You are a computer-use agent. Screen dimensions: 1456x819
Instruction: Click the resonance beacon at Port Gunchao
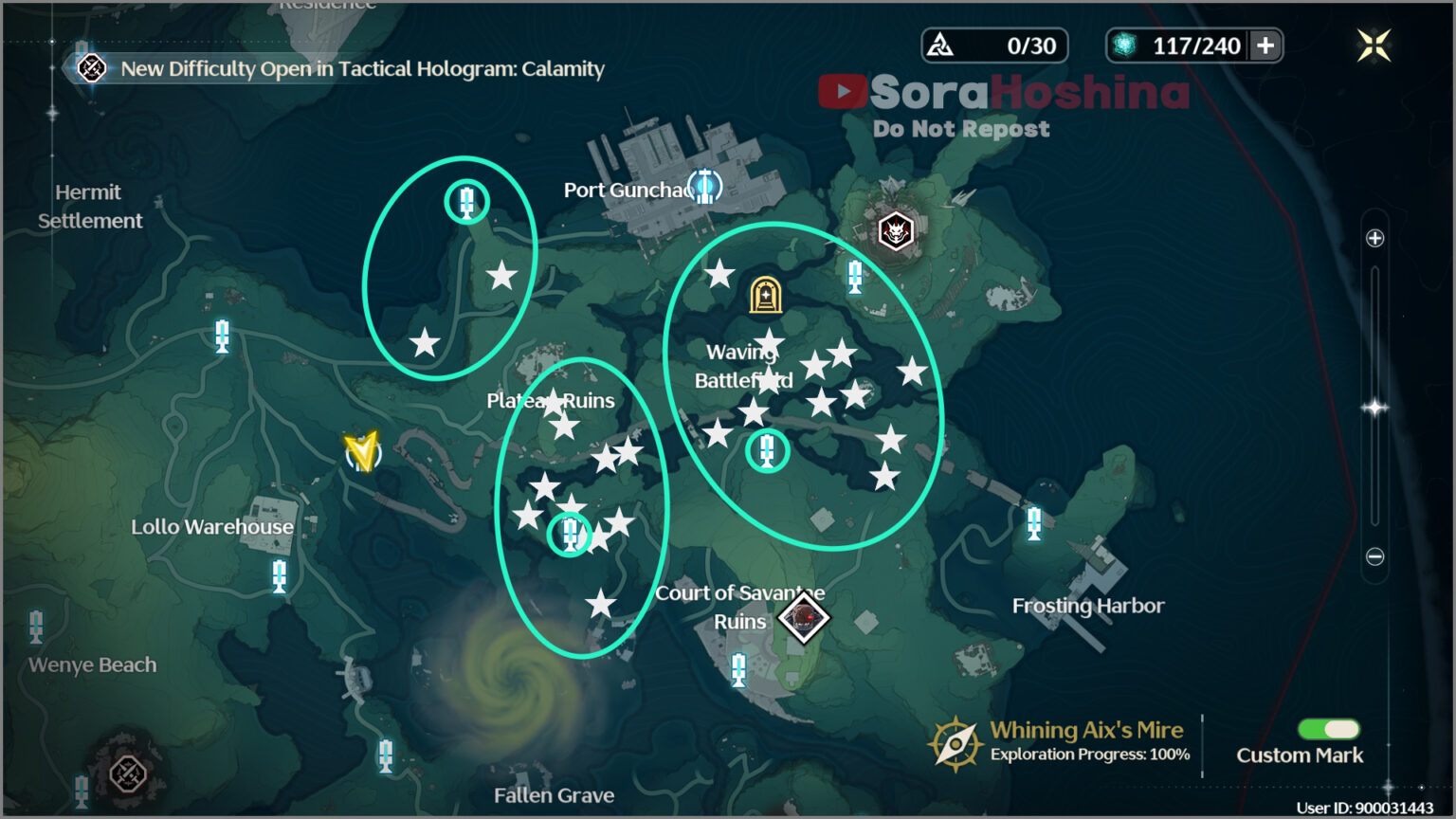tap(704, 187)
